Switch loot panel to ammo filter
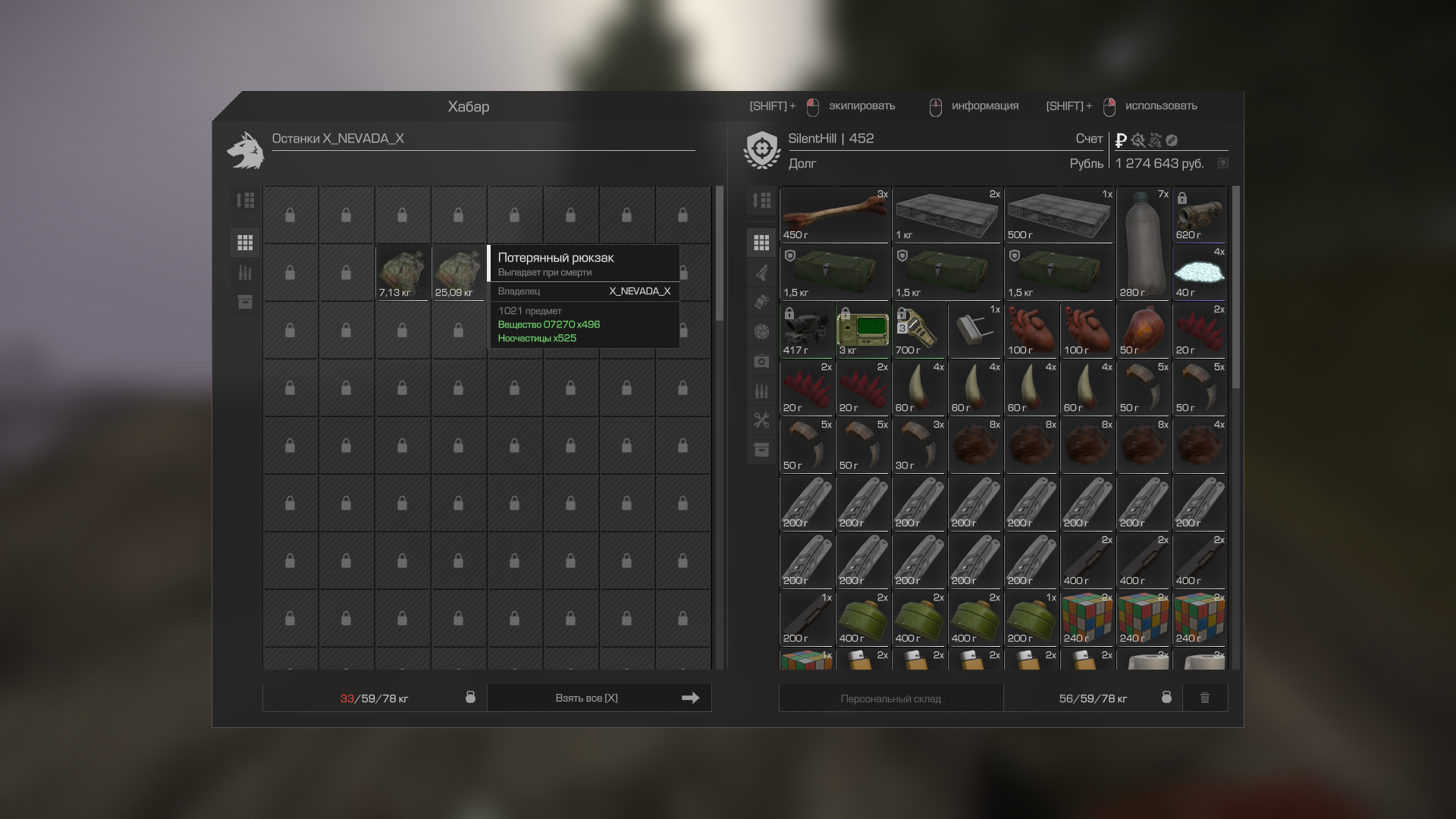The image size is (1456, 819). click(245, 272)
